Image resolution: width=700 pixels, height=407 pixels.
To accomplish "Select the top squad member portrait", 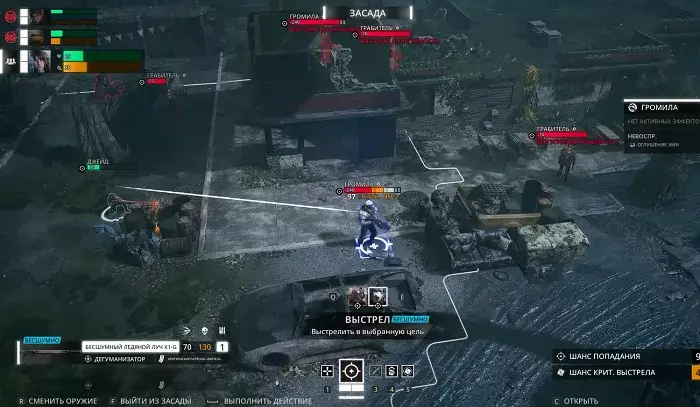I will tap(37, 16).
